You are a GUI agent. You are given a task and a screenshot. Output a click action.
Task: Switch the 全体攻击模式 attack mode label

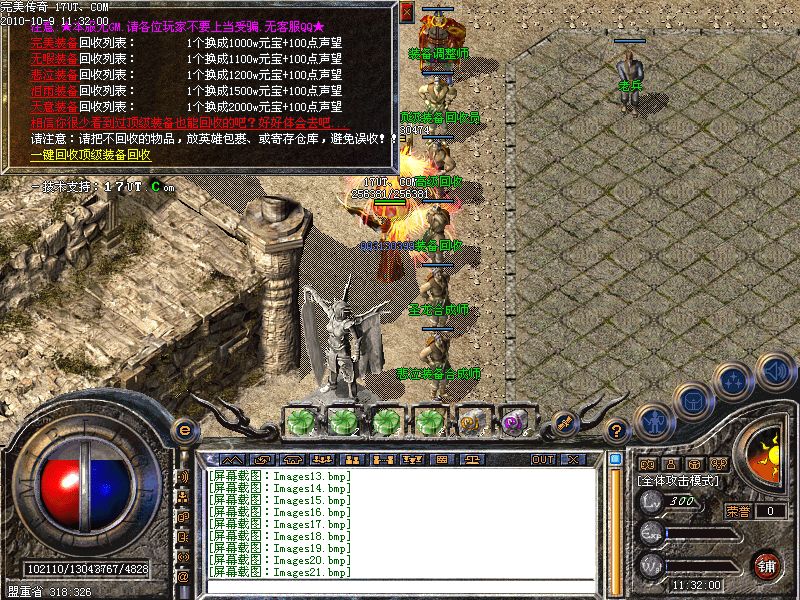679,482
